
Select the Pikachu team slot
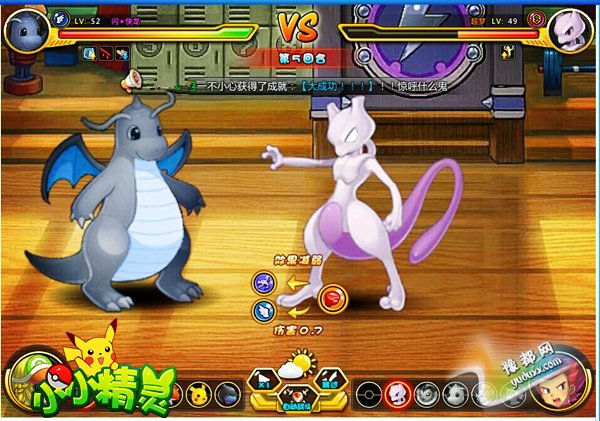pos(197,390)
